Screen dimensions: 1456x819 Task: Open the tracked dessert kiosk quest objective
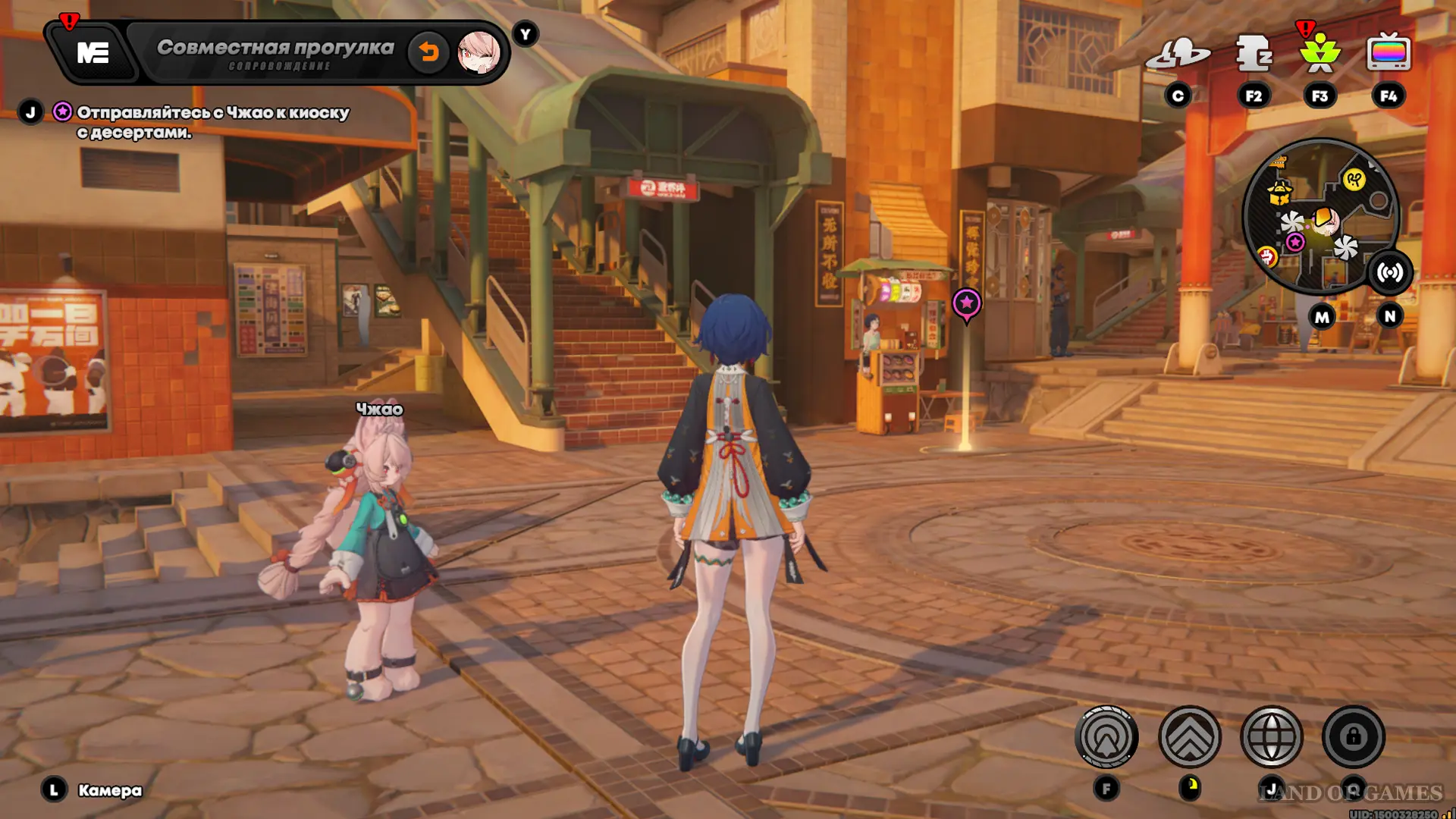tap(212, 121)
